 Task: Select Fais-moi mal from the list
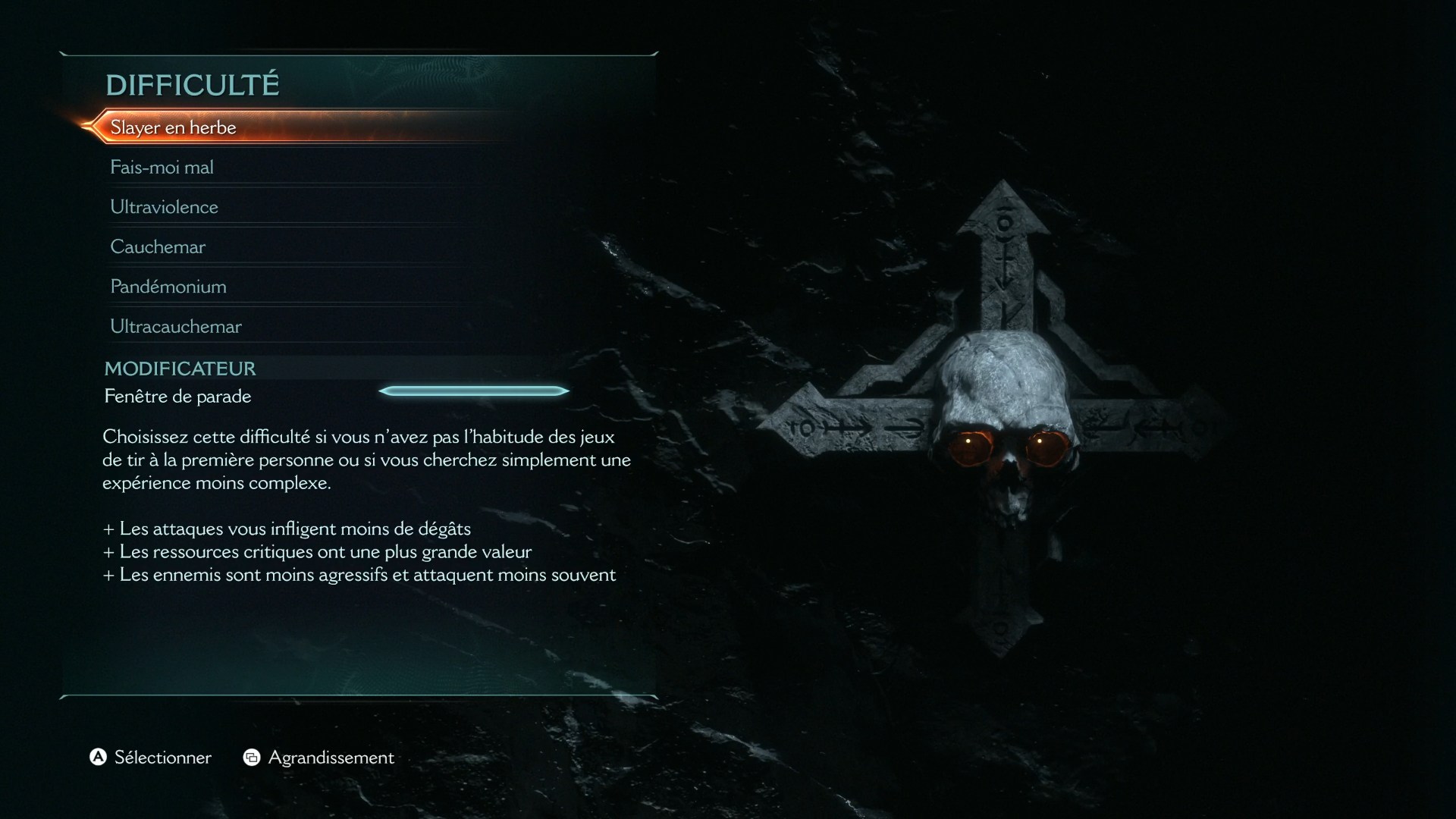162,167
